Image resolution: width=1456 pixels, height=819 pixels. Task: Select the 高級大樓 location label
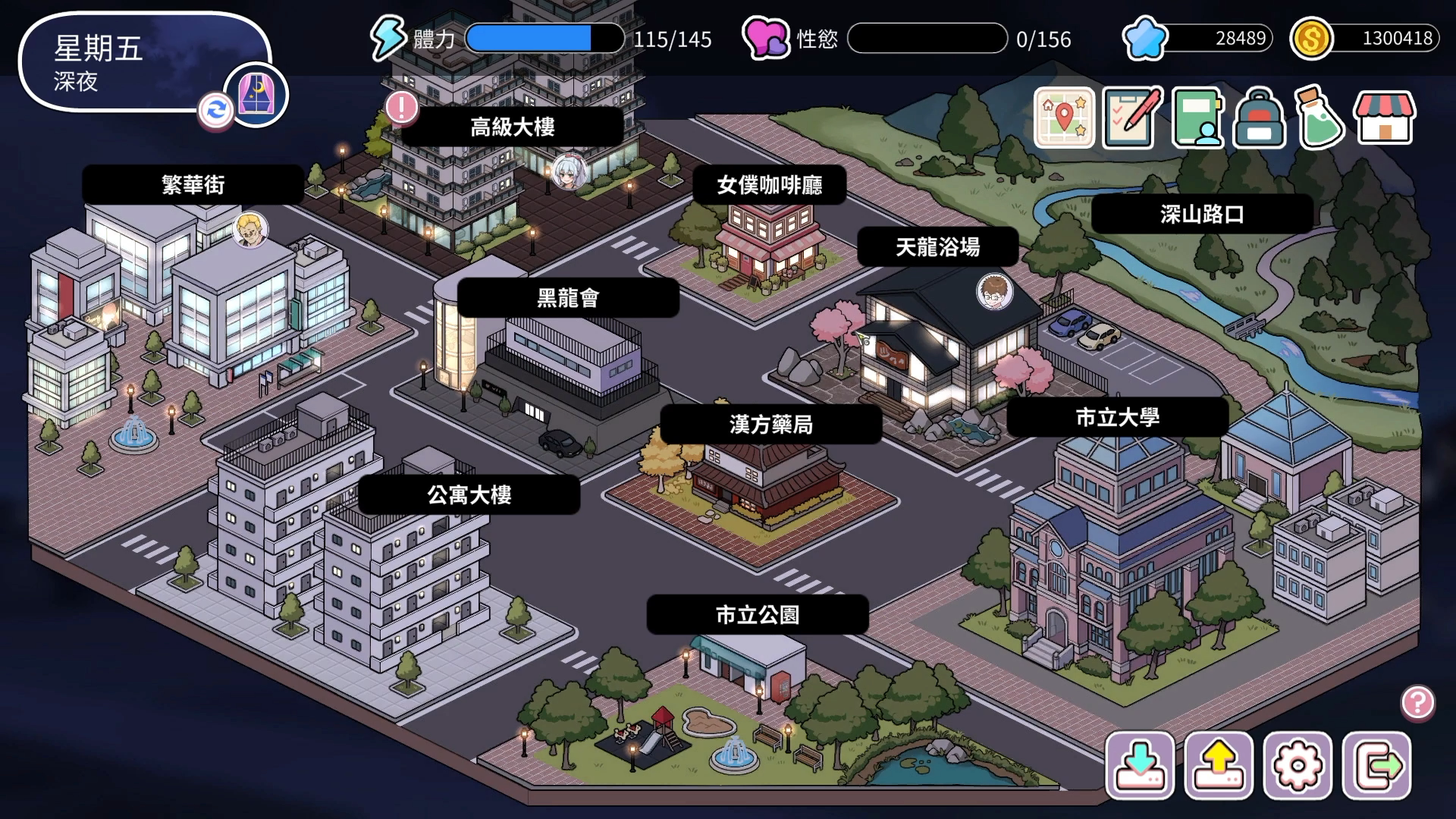click(512, 127)
